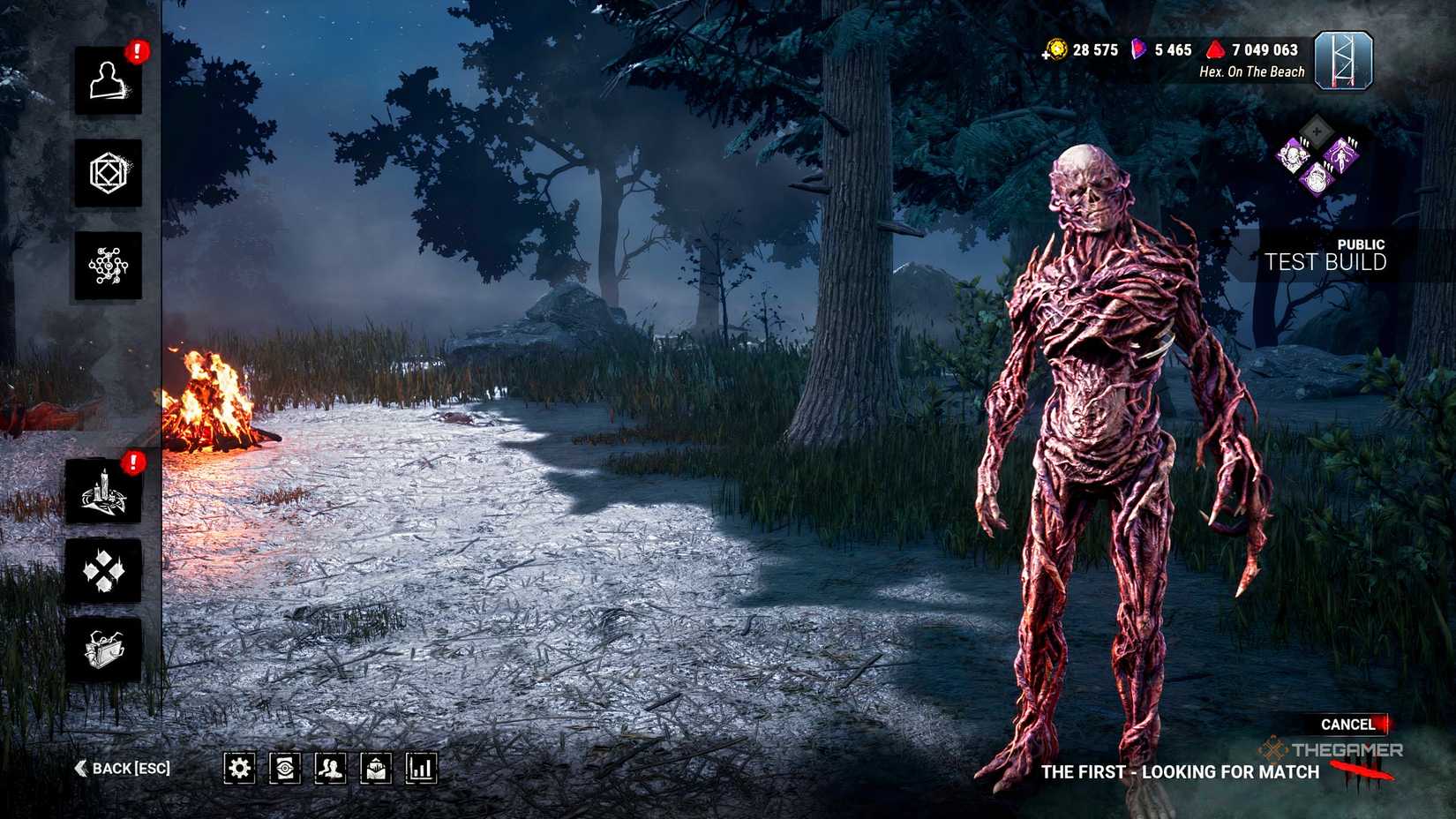Switch to the PUBLIC TEST BUILD label
The width and height of the screenshot is (1456, 819).
tap(1326, 254)
